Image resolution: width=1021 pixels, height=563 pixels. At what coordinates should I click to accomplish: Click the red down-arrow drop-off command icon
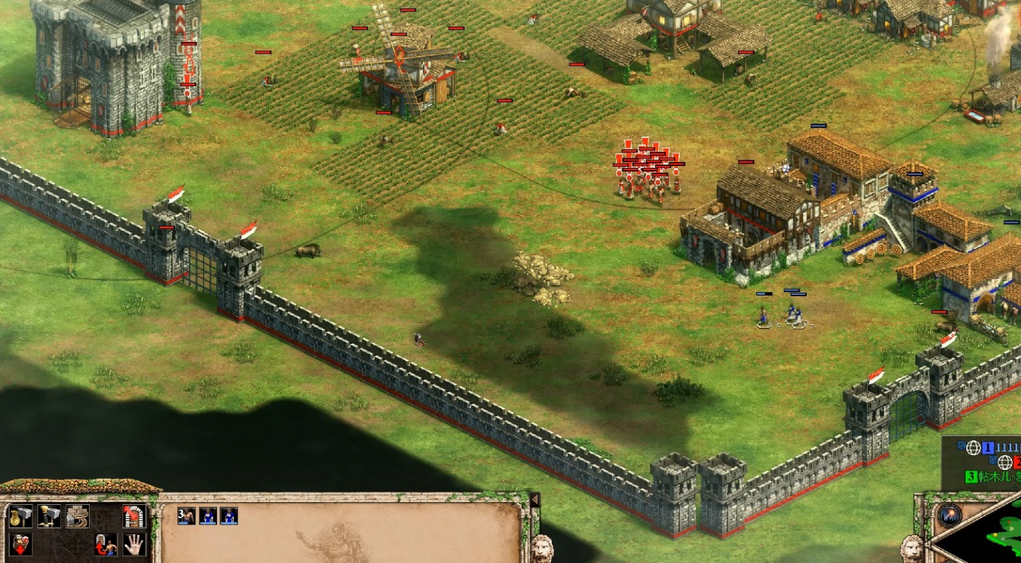click(22, 544)
